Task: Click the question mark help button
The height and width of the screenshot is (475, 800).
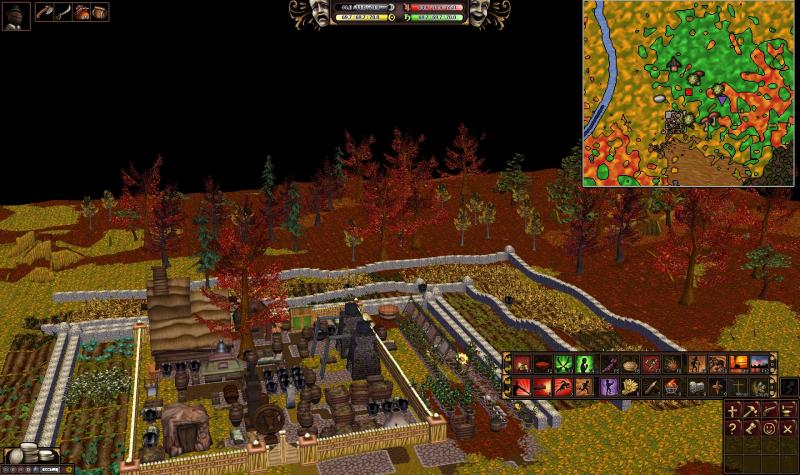Action: coord(733,430)
